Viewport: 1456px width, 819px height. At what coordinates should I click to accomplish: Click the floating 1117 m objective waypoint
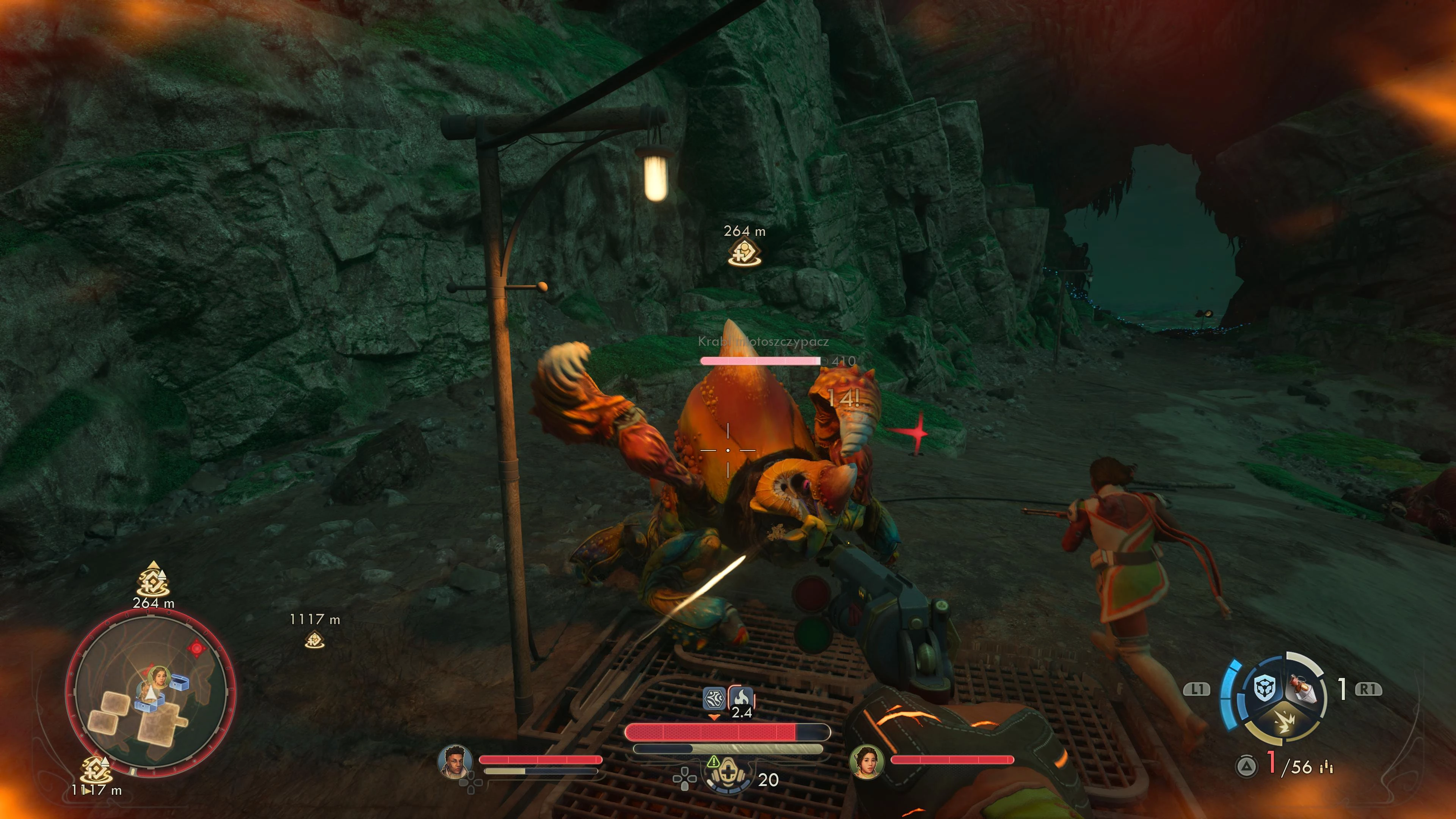point(314,640)
